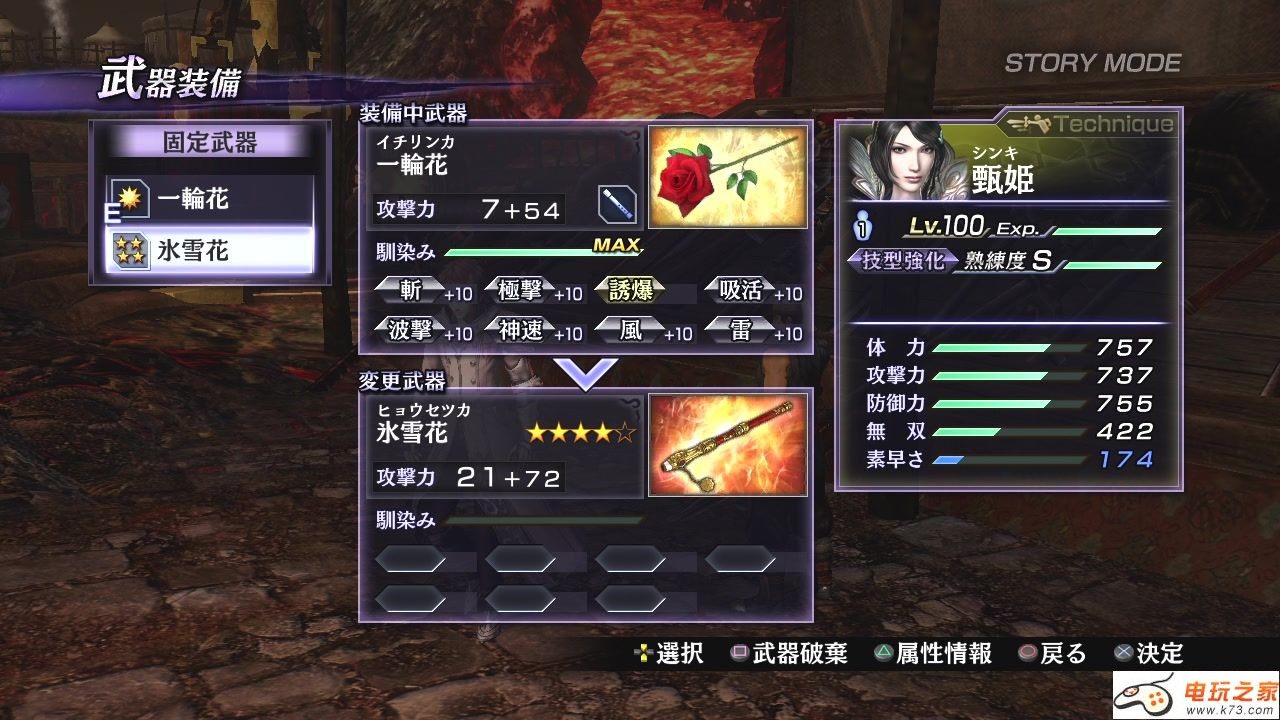
Task: Click the red rose weapon thumbnail
Action: click(727, 177)
